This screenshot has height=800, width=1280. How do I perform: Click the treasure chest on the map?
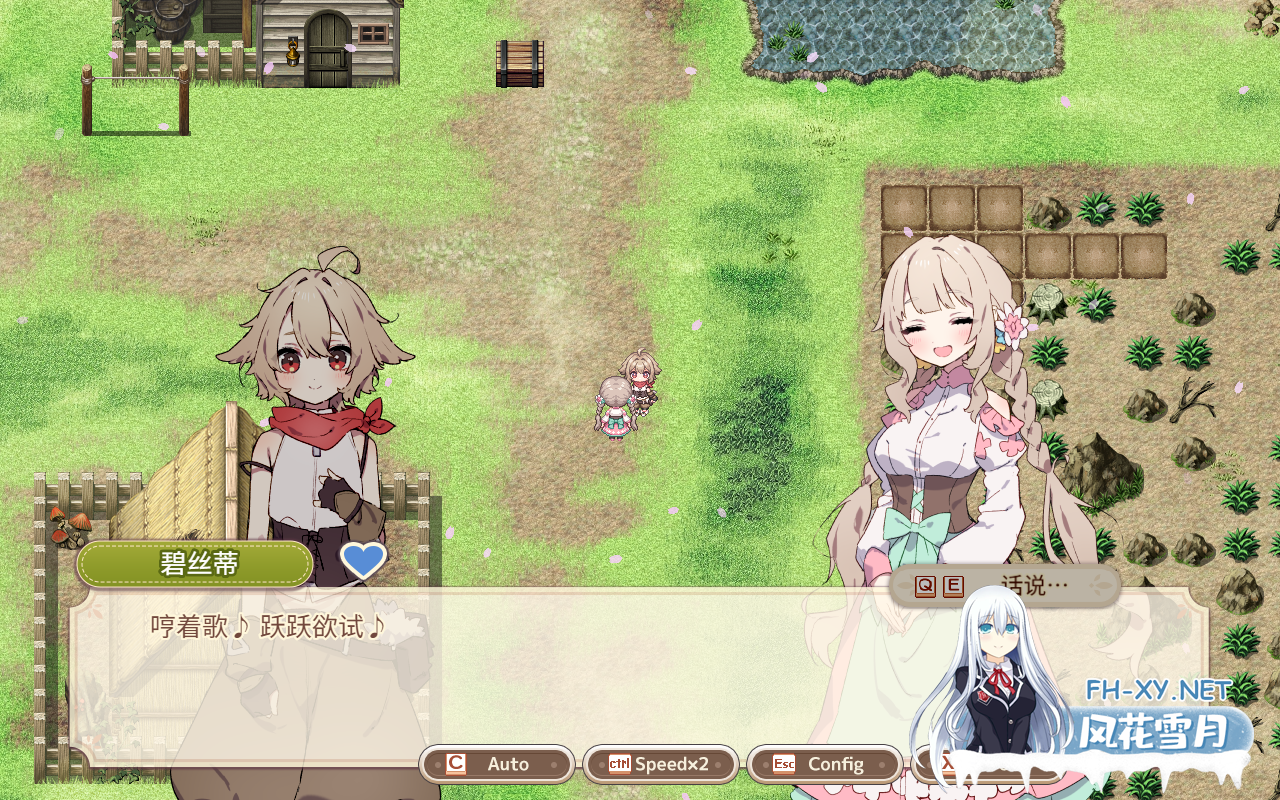(518, 62)
